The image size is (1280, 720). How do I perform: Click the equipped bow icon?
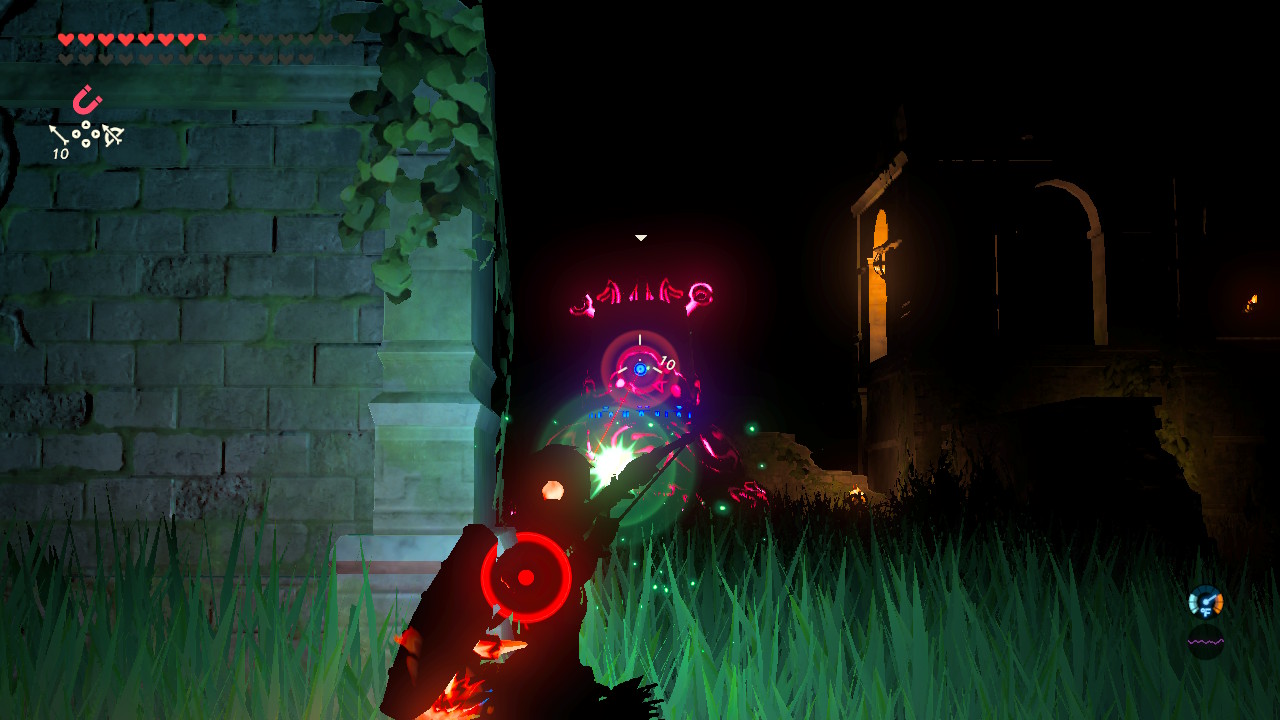pos(112,134)
